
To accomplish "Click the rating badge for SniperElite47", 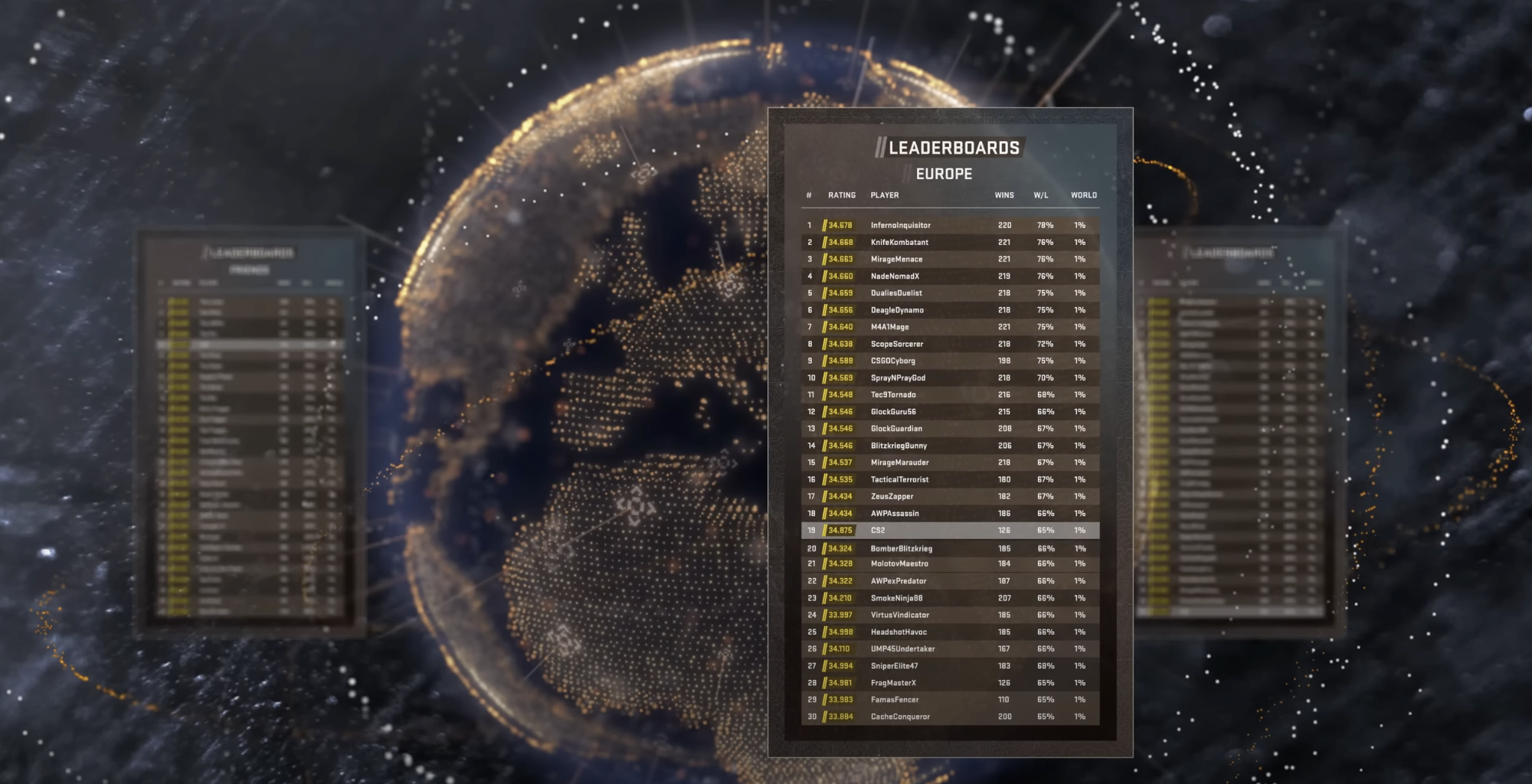I will 840,665.
